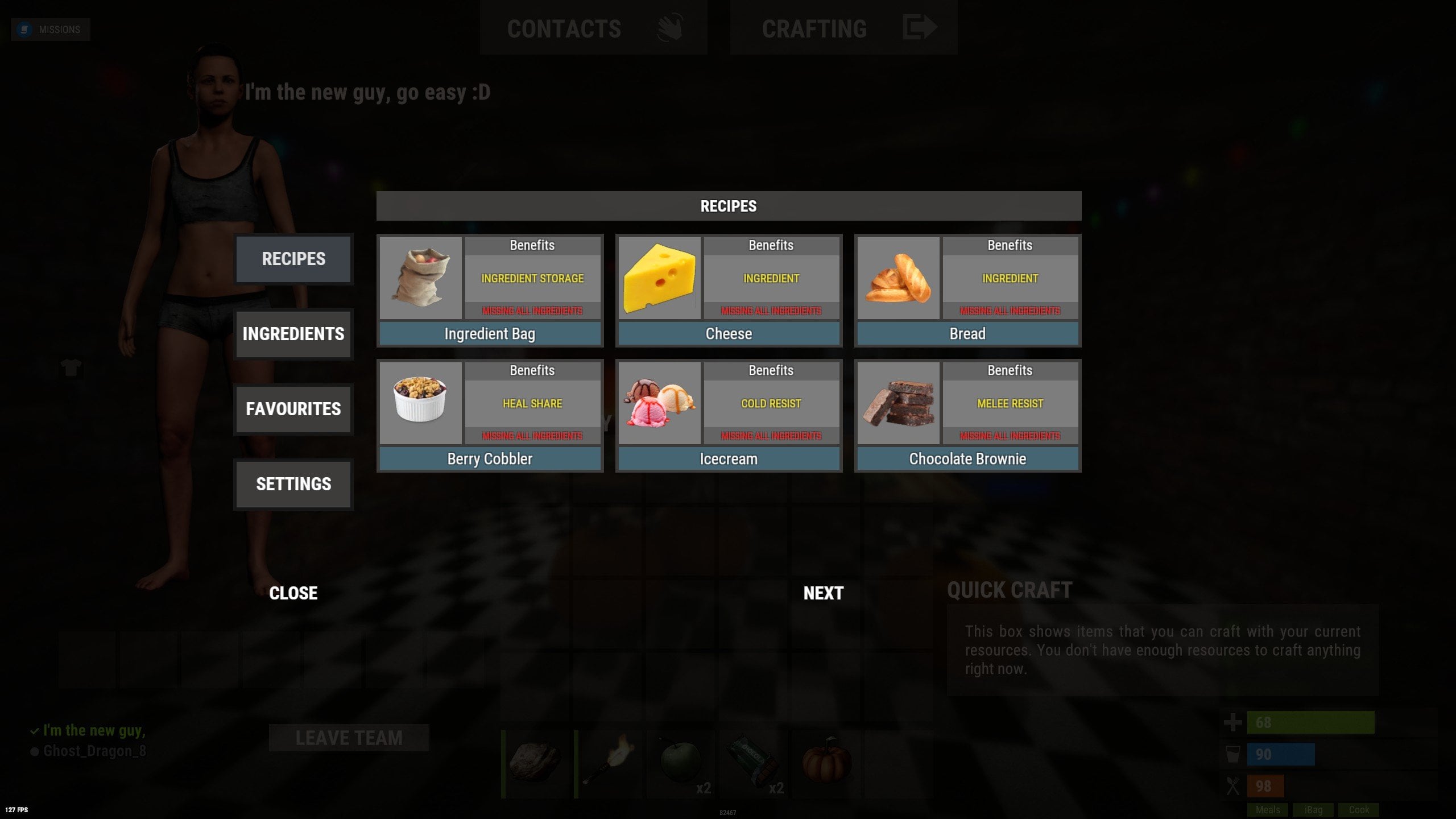The width and height of the screenshot is (1456, 819).
Task: Pick the Bread recipe card
Action: 967,334
